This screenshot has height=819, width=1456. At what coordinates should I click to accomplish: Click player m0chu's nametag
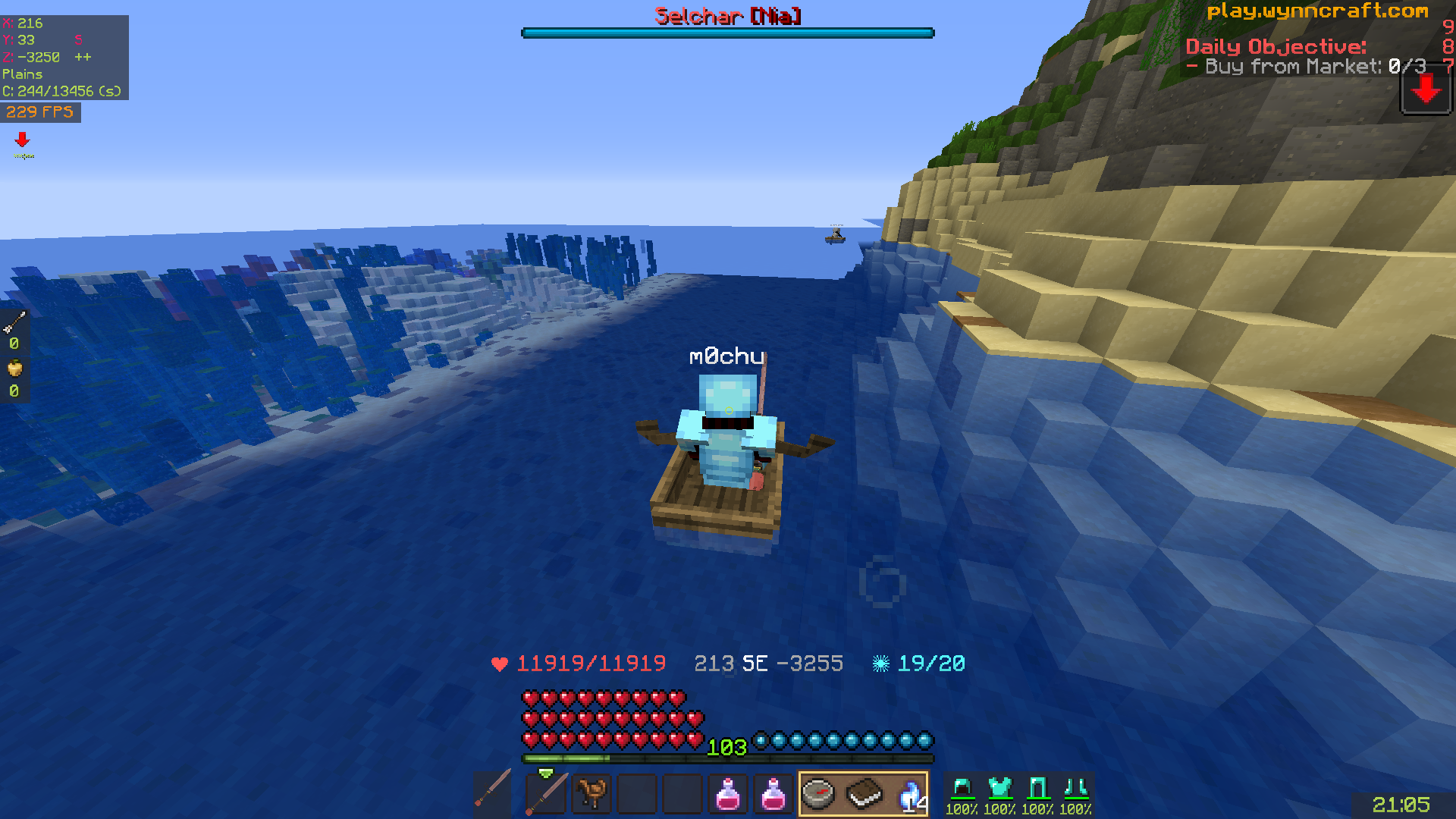click(x=727, y=356)
